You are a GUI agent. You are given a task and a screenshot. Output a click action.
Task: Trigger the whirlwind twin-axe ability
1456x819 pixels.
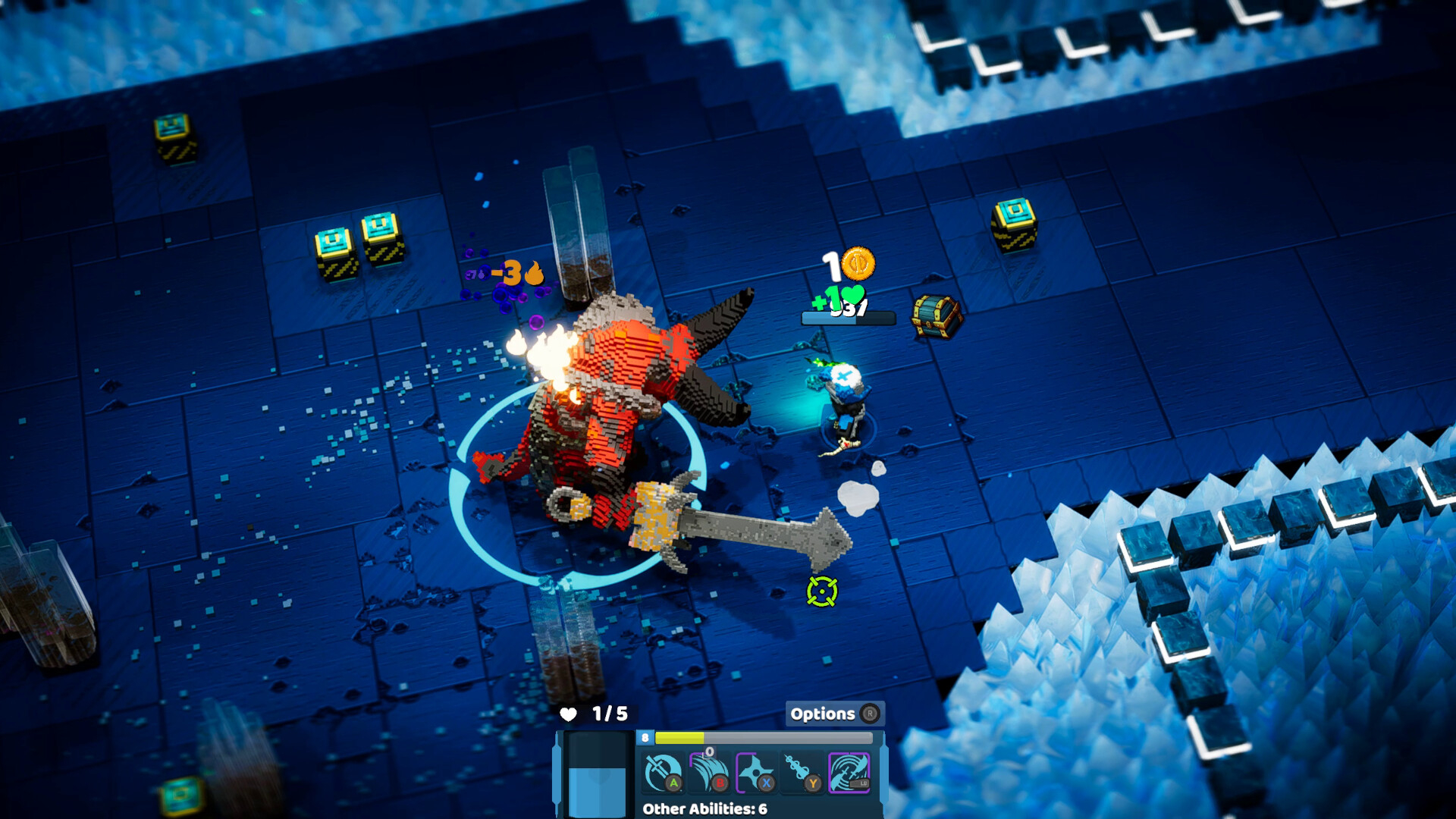click(849, 773)
